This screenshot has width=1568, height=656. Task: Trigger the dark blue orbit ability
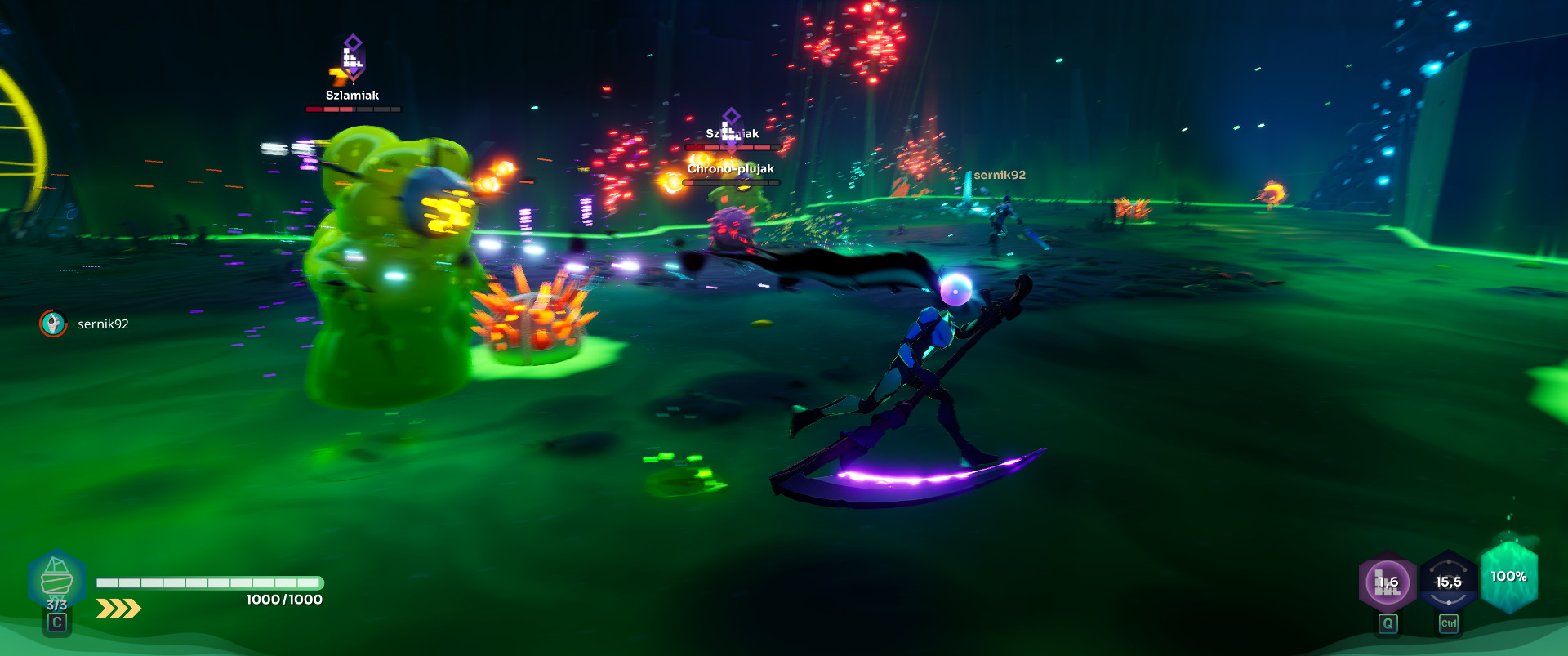(1448, 582)
